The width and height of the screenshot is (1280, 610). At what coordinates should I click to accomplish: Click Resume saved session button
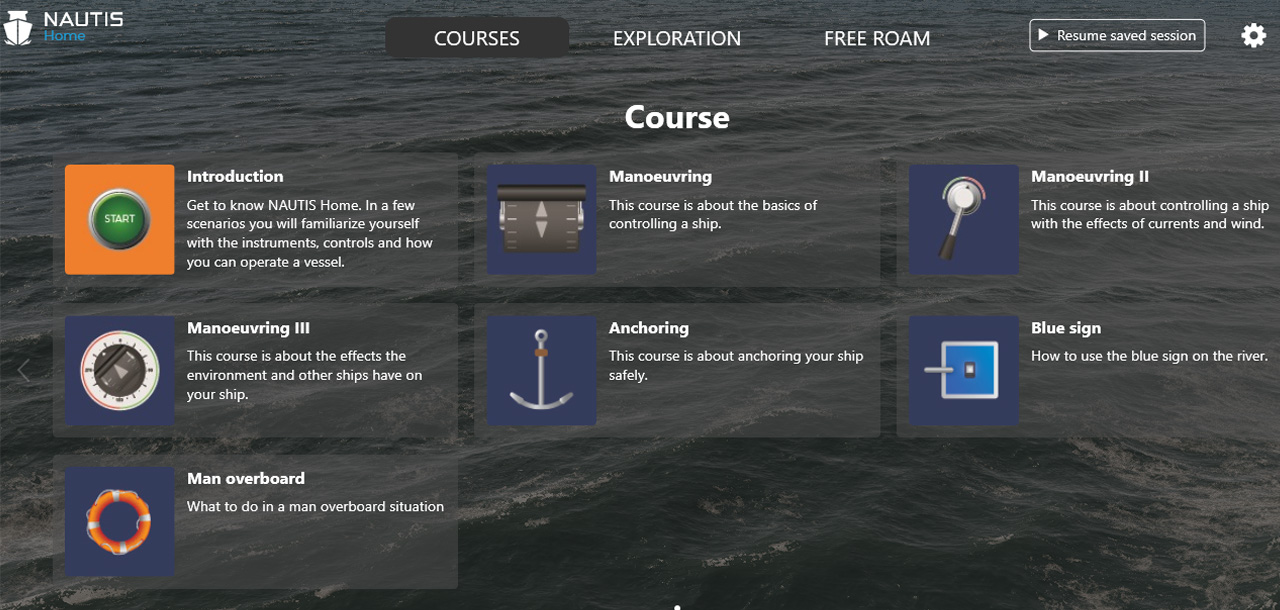click(x=1117, y=36)
